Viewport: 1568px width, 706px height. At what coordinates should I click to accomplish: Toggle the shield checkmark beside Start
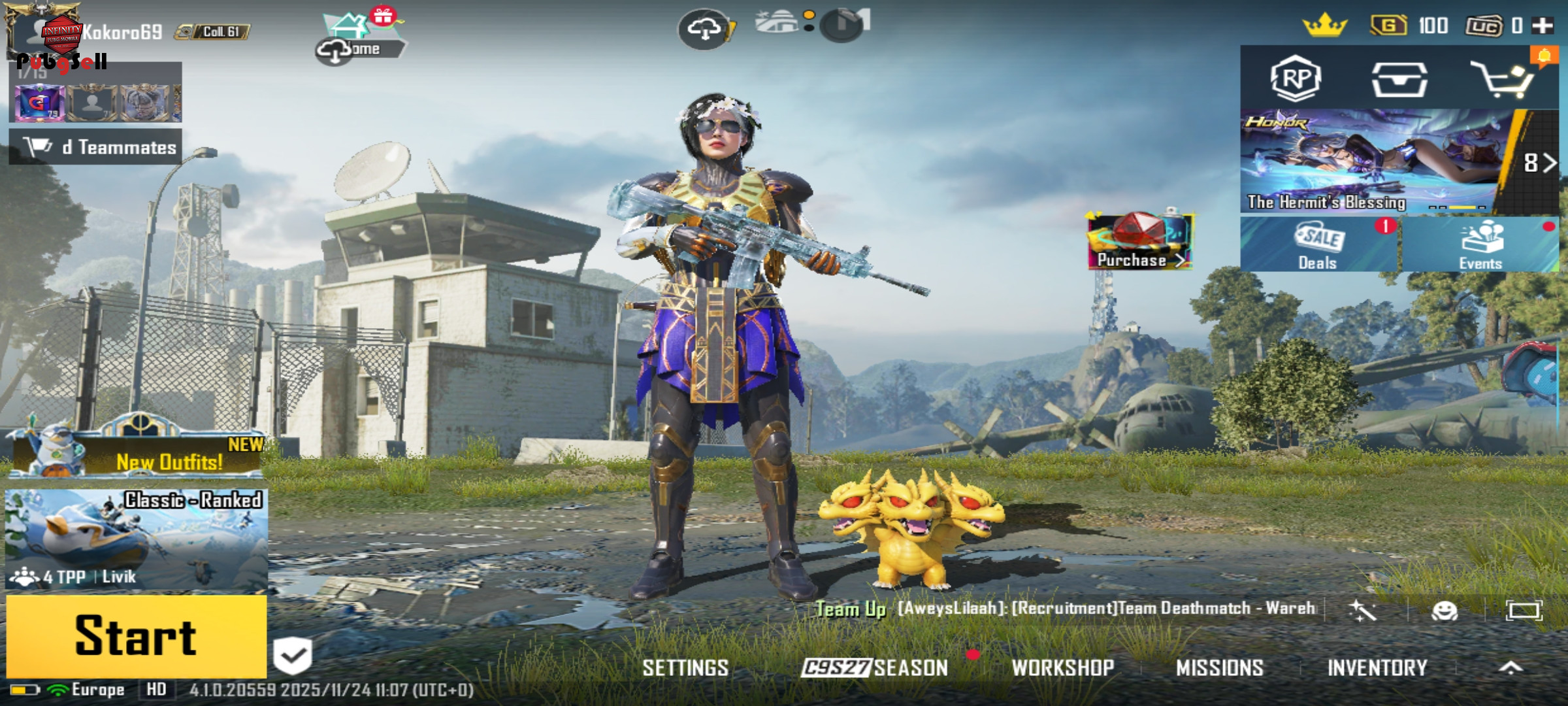tap(292, 655)
